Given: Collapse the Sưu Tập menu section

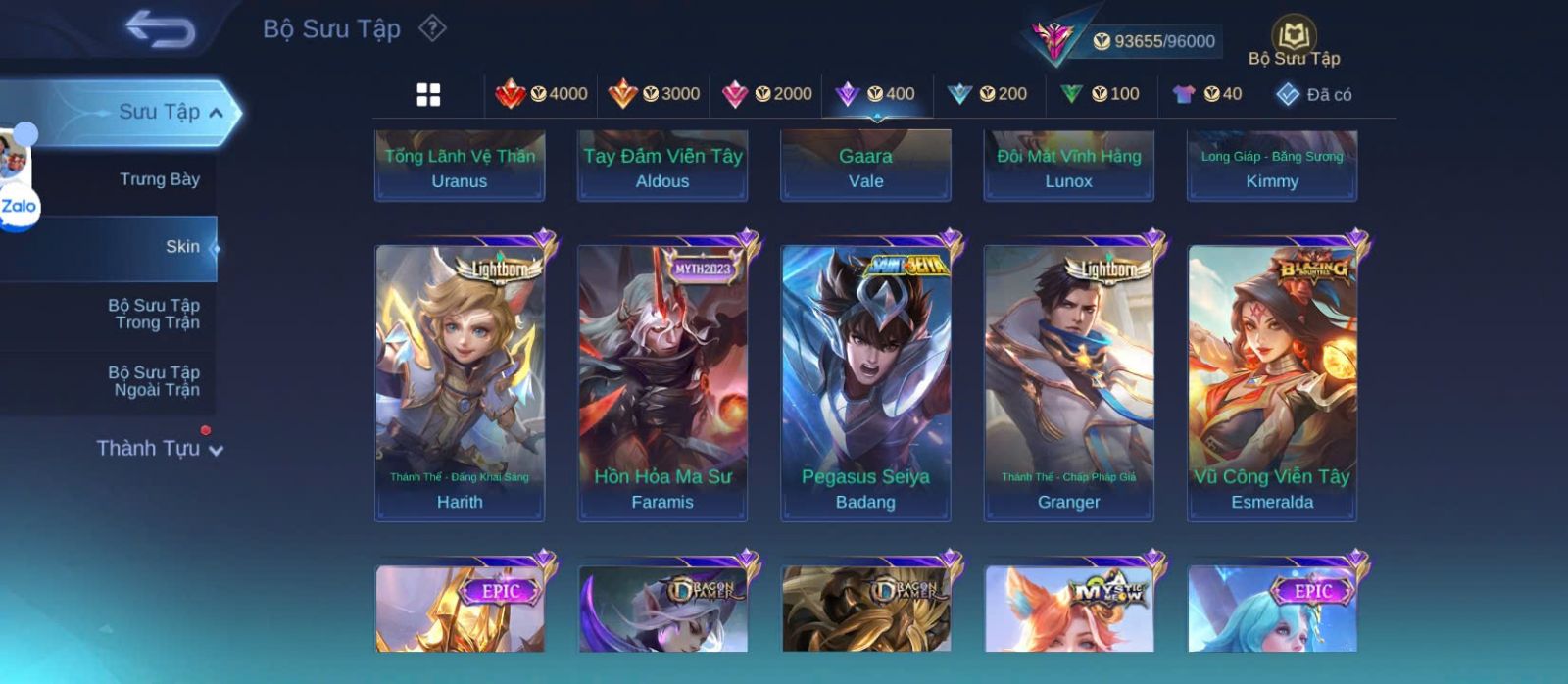Looking at the screenshot, I should (x=216, y=113).
